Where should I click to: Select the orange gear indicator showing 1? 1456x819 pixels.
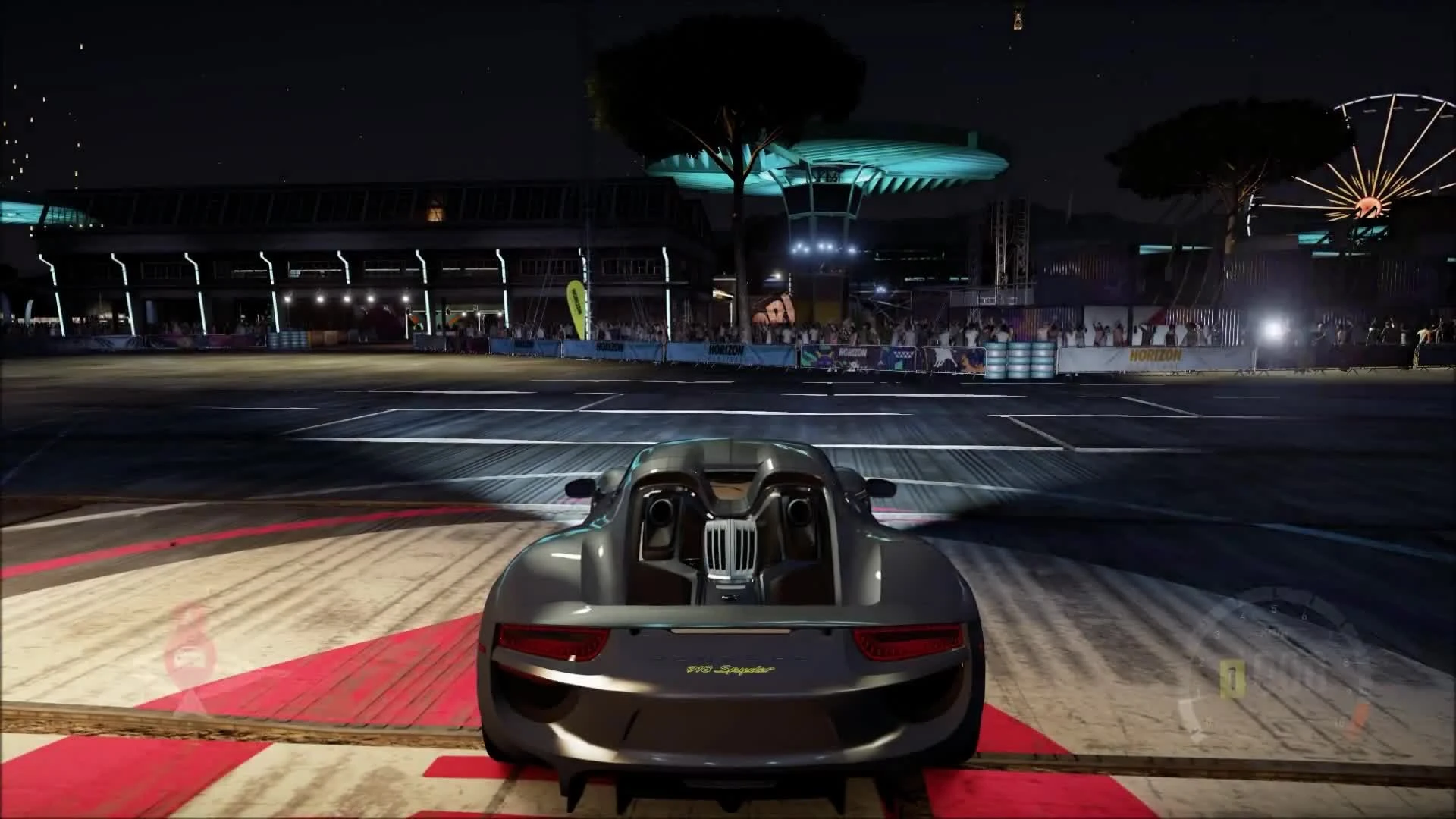tap(1232, 679)
